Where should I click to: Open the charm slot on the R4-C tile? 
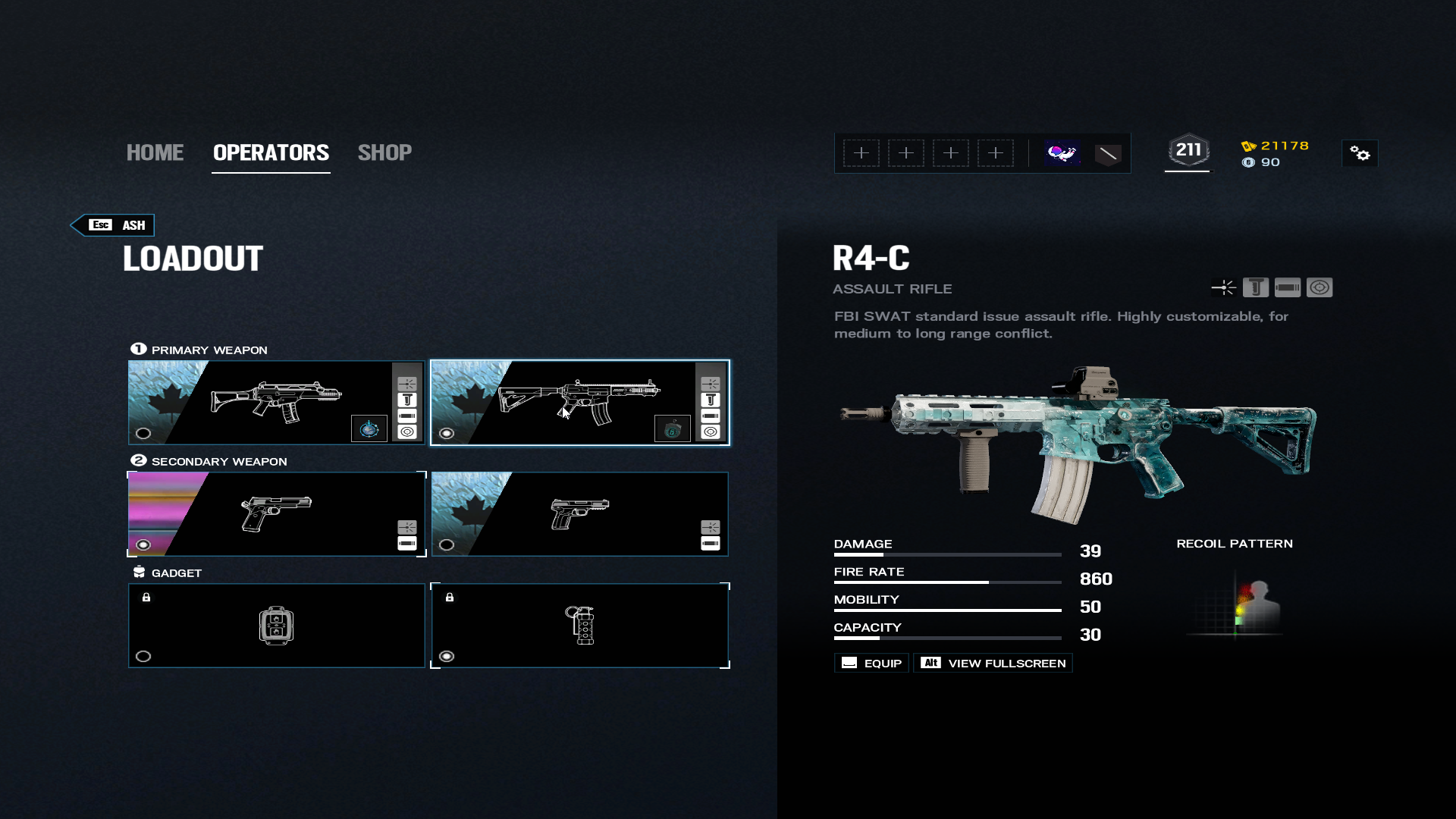pos(673,429)
